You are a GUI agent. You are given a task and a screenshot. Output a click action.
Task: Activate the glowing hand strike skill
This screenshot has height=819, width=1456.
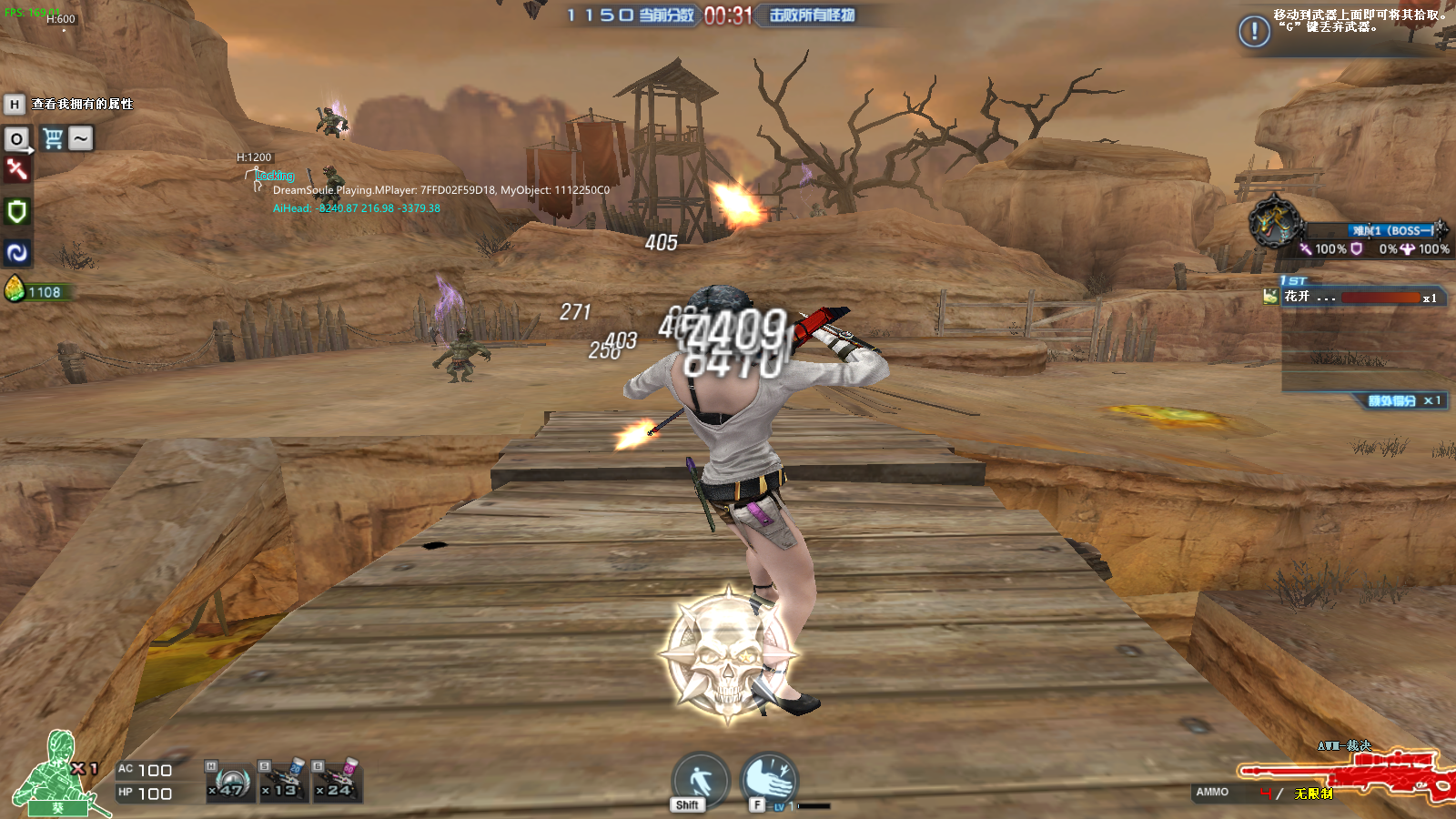[x=769, y=778]
